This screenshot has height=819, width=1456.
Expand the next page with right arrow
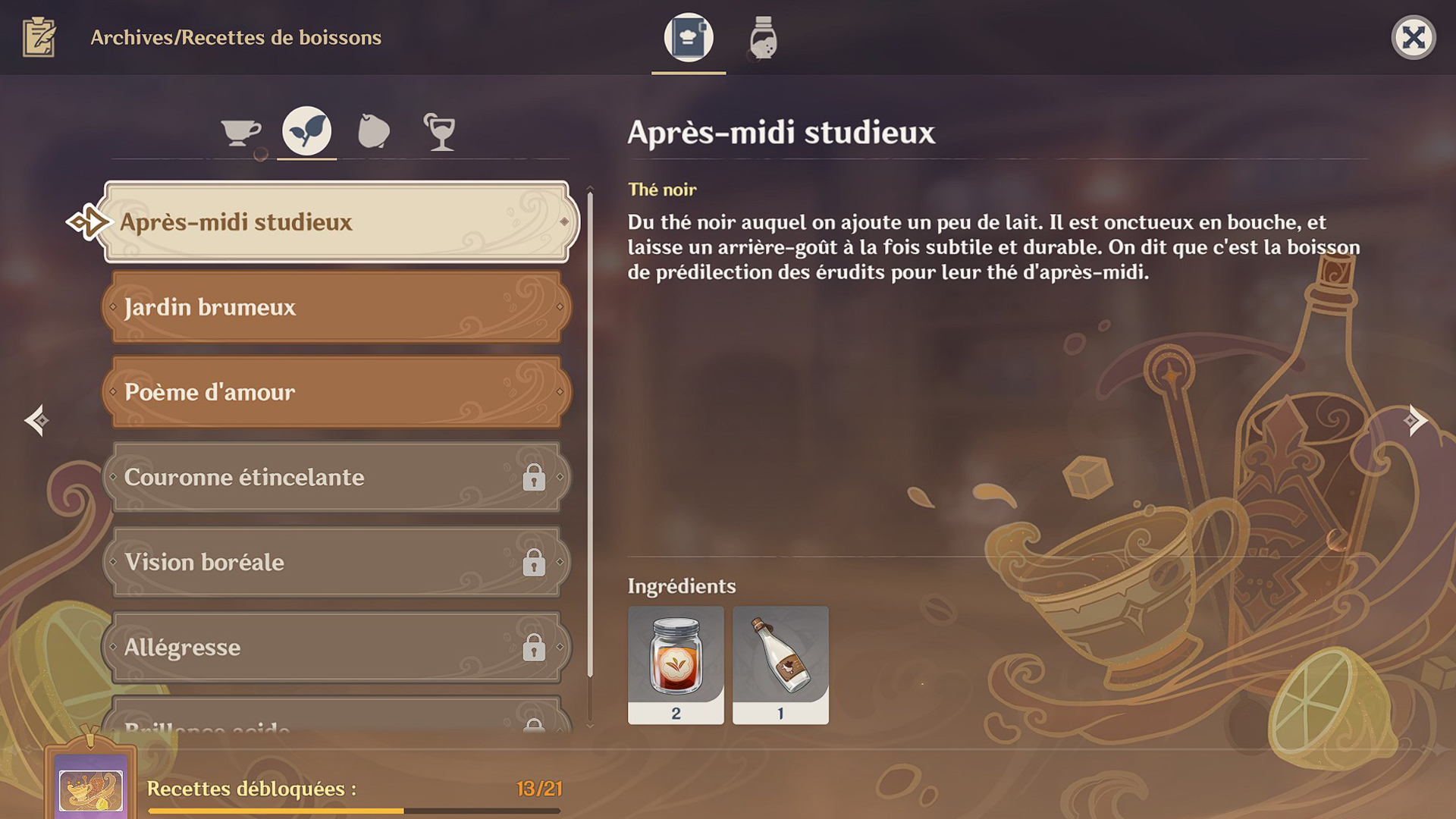click(1415, 419)
